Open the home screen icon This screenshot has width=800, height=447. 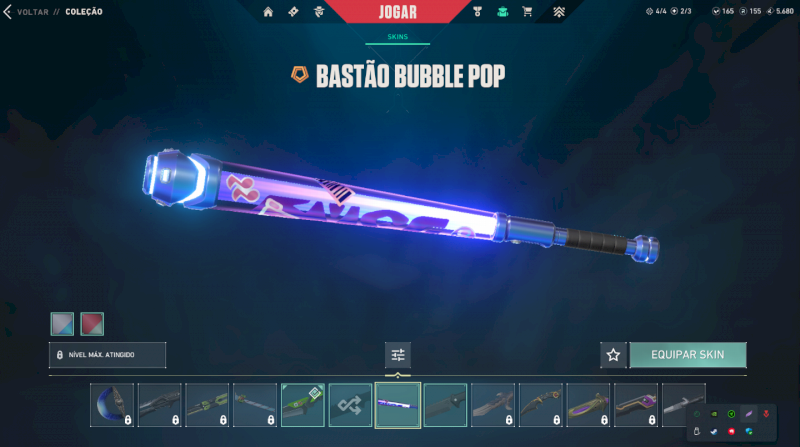coord(268,12)
